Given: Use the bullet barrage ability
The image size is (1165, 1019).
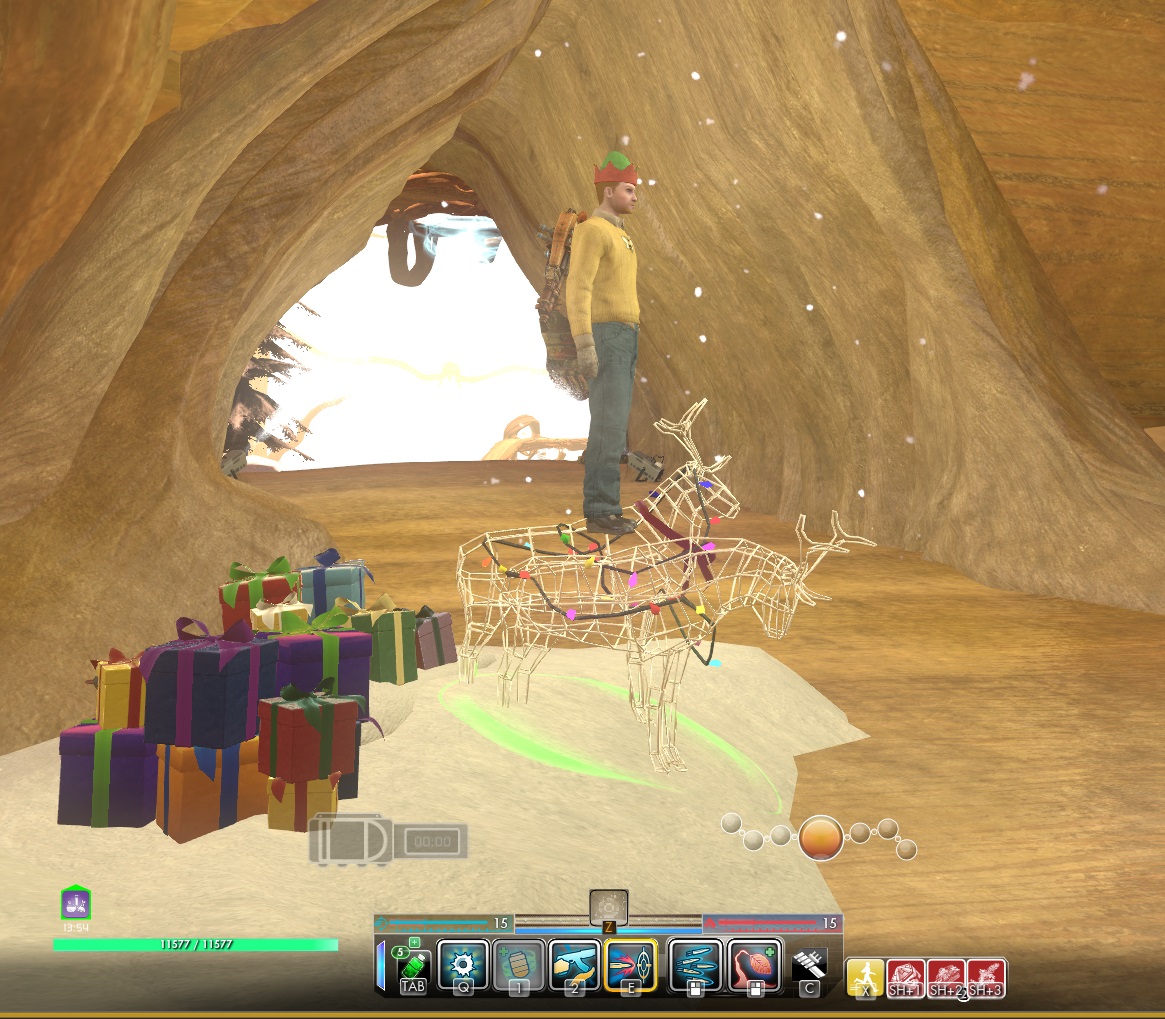Looking at the screenshot, I should (x=695, y=965).
